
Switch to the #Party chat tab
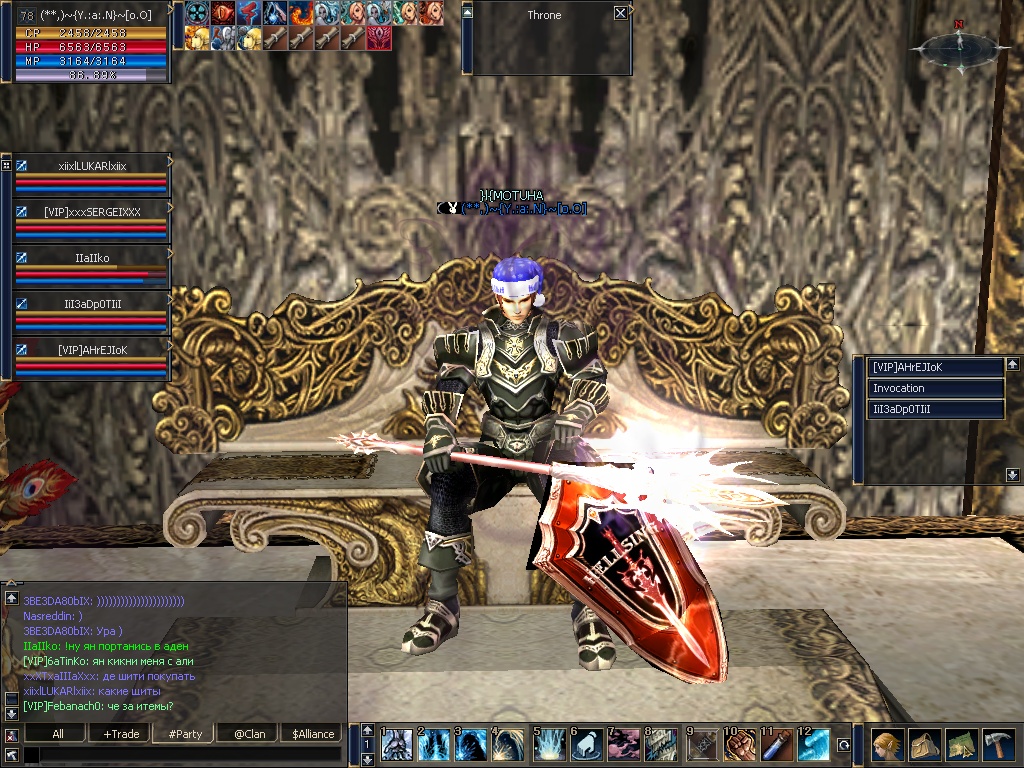tap(185, 734)
